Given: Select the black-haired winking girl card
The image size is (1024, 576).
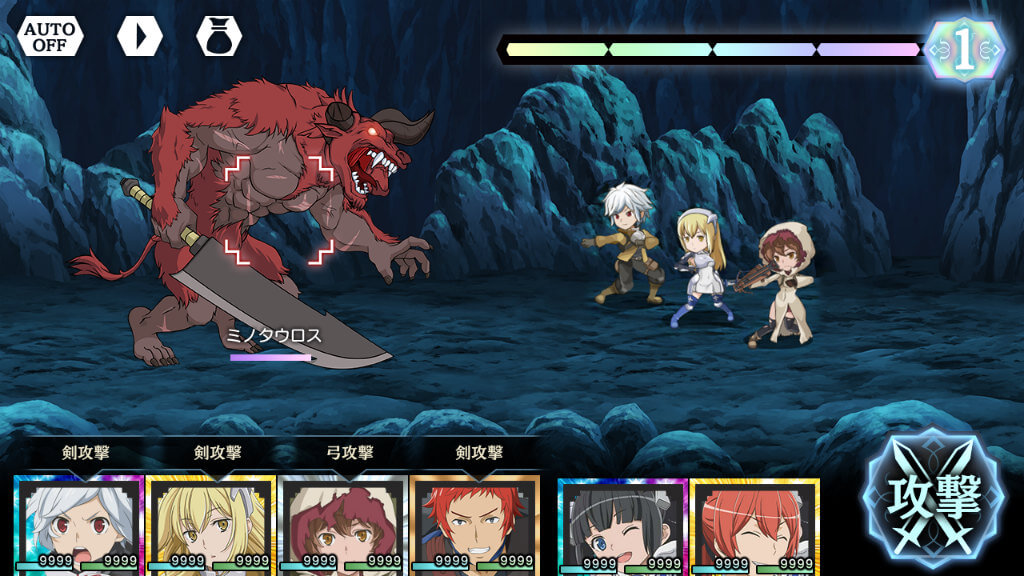Looking at the screenshot, I should click(622, 527).
